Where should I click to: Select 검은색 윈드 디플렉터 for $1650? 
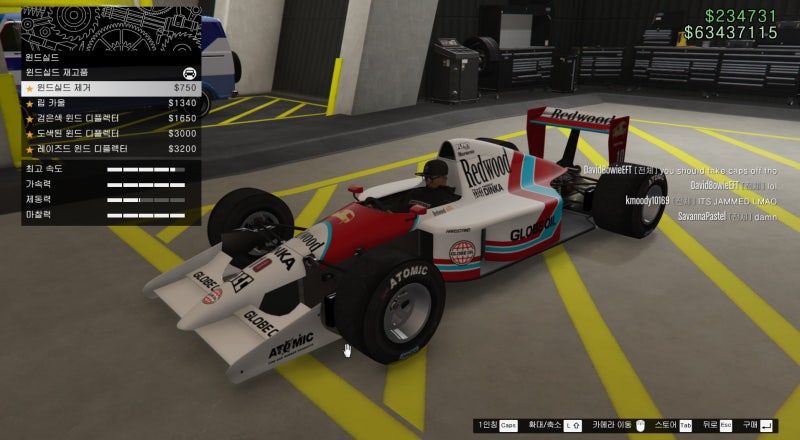click(110, 118)
